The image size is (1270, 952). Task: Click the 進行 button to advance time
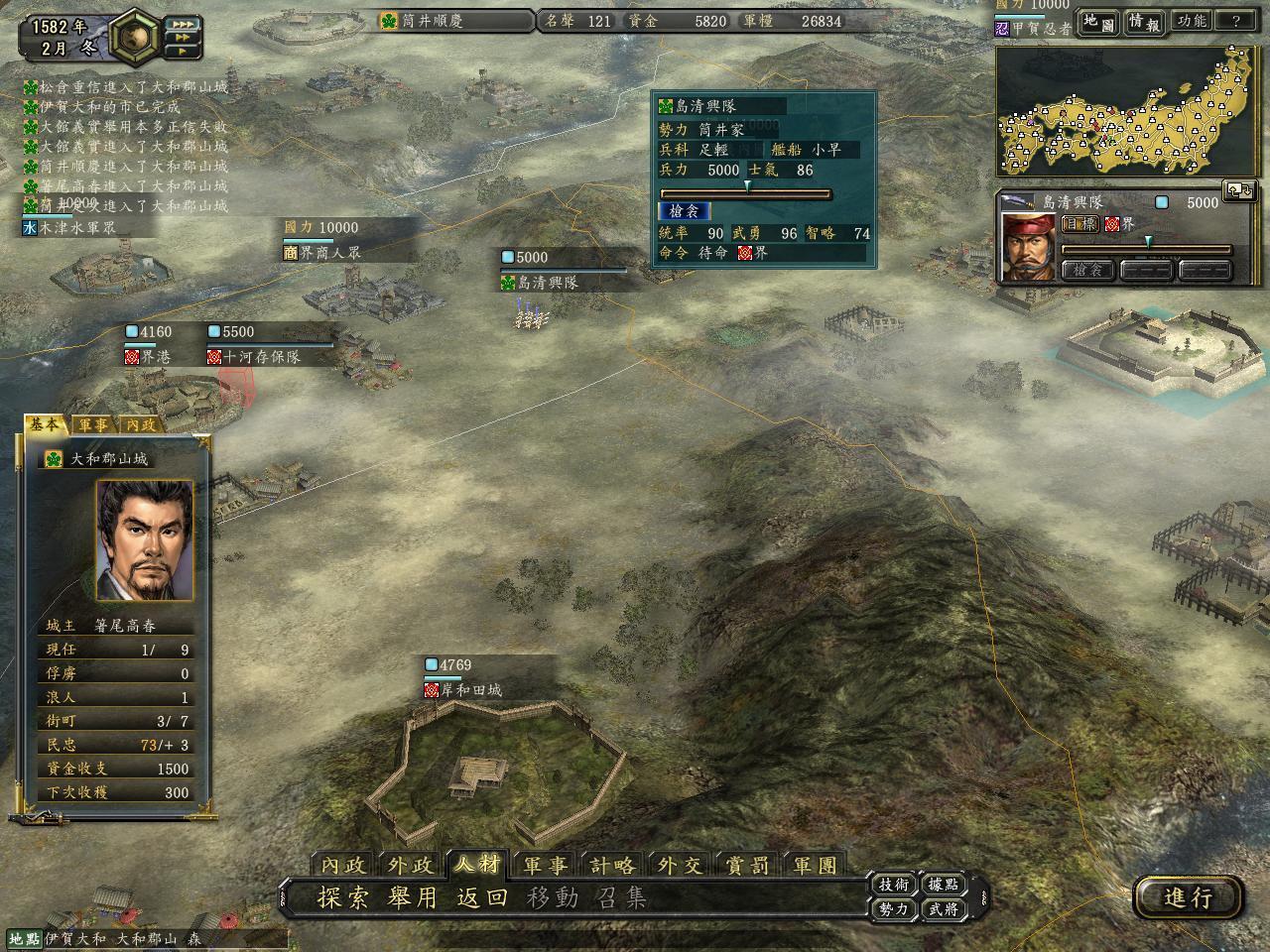[1188, 897]
